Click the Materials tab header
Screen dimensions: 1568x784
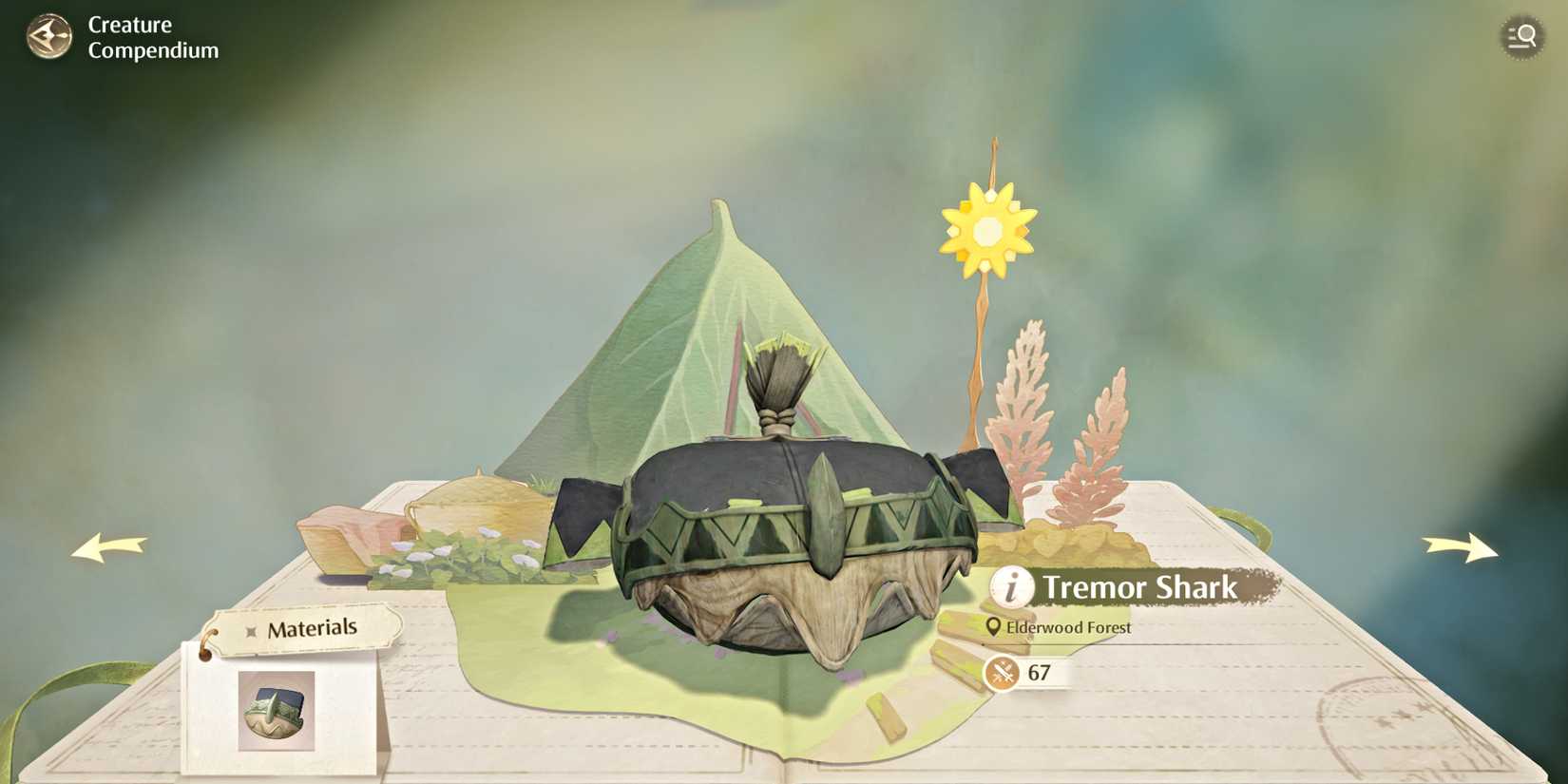pyautogui.click(x=314, y=627)
